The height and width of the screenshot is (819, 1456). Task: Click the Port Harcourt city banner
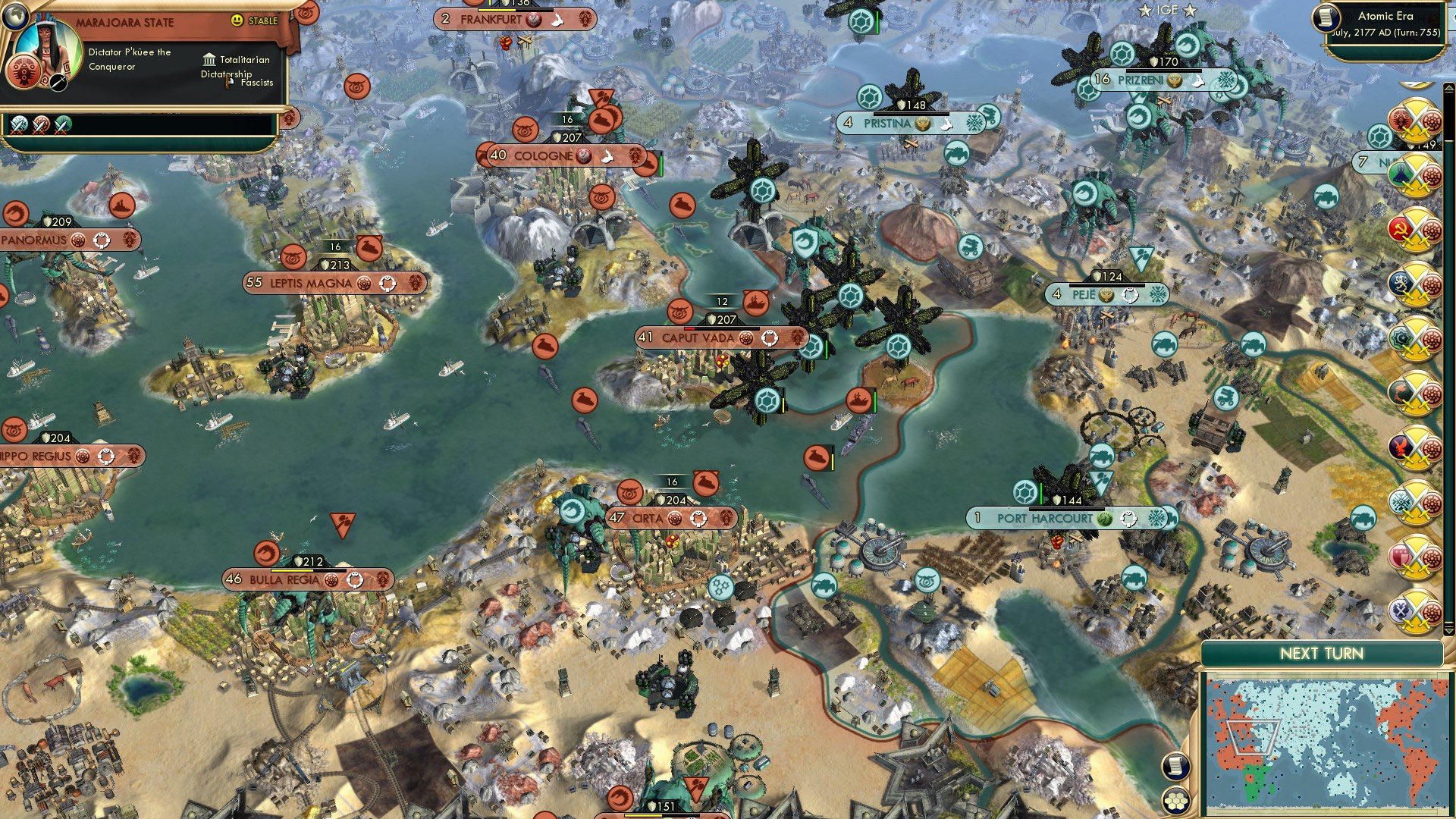coord(1044,518)
